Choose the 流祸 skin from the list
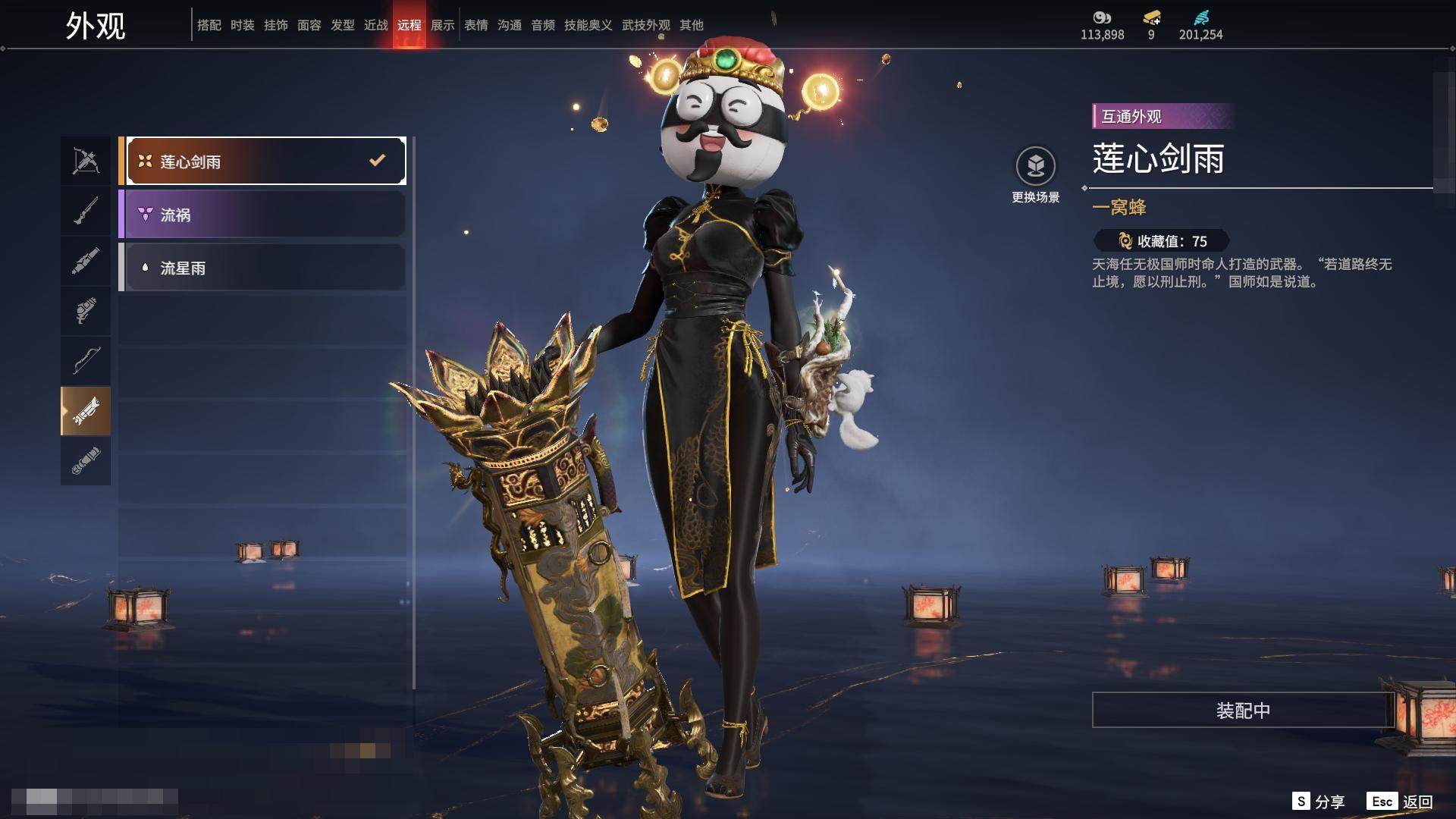 [262, 215]
